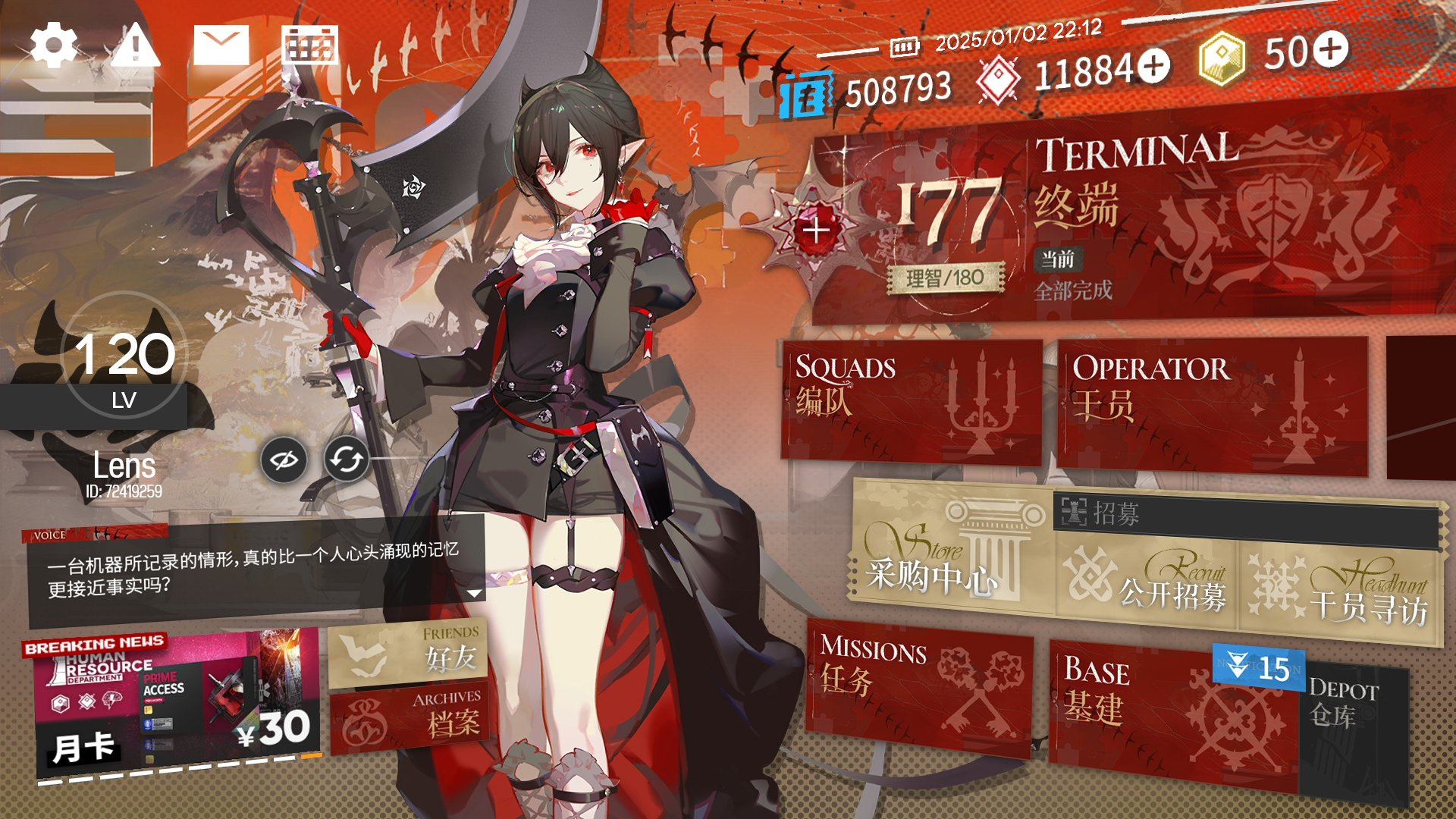Add Originite Prime with plus button
The image size is (1456, 819).
point(1332,50)
